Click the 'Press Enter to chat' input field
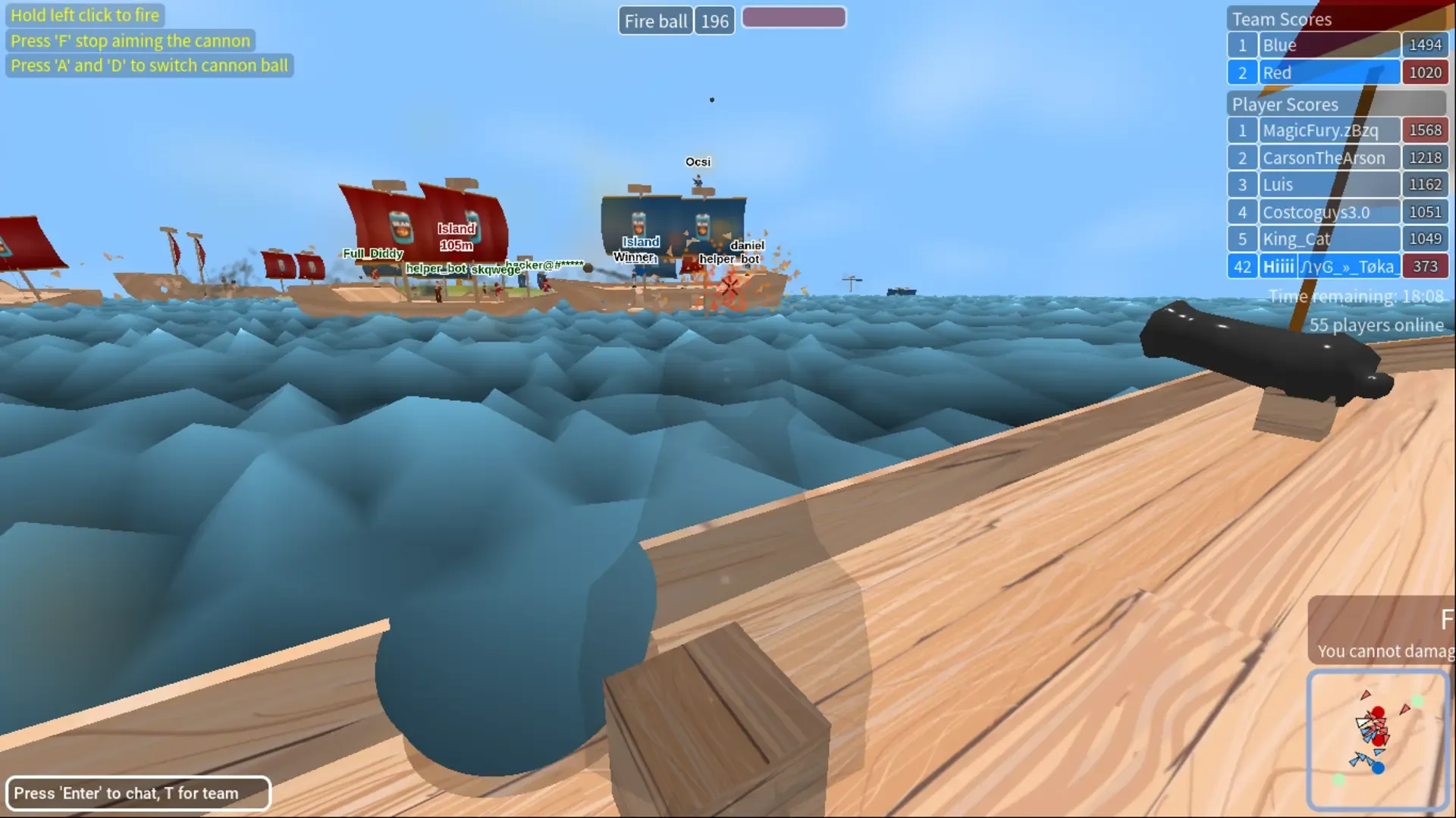 click(139, 793)
